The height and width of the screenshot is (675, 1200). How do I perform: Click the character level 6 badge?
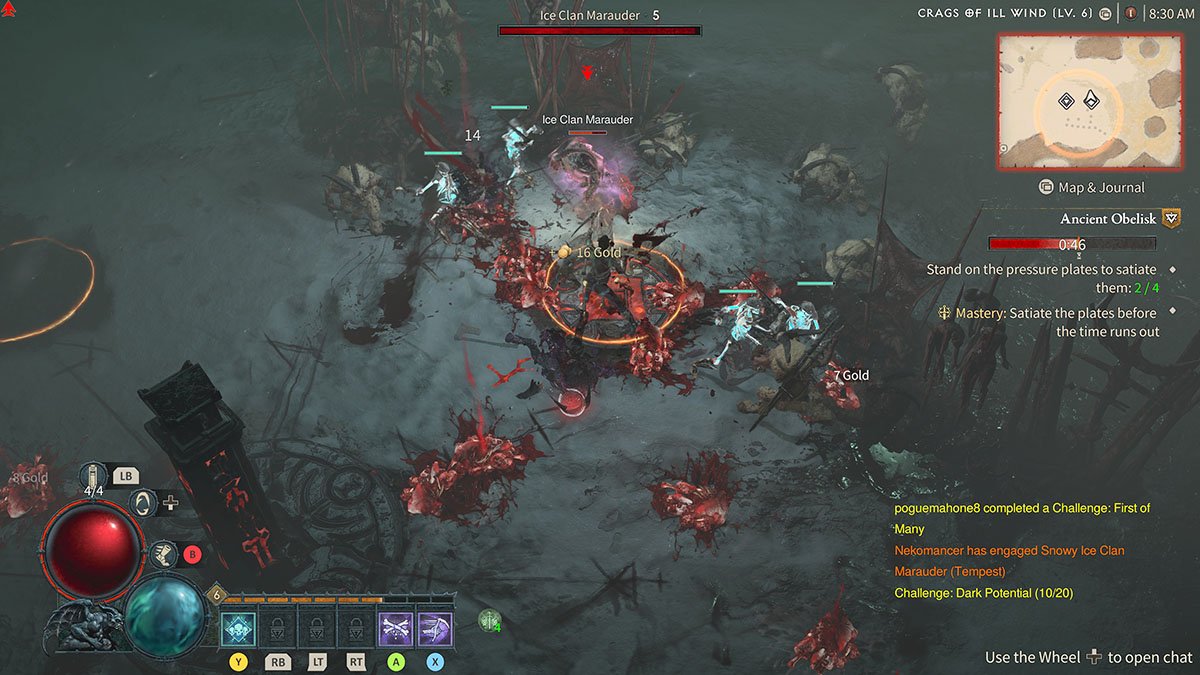tap(215, 595)
